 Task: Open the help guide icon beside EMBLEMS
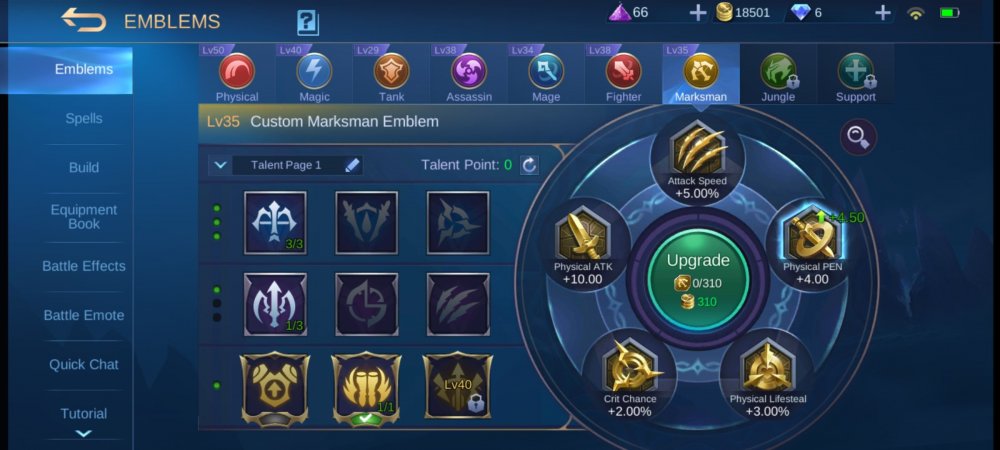coord(307,22)
